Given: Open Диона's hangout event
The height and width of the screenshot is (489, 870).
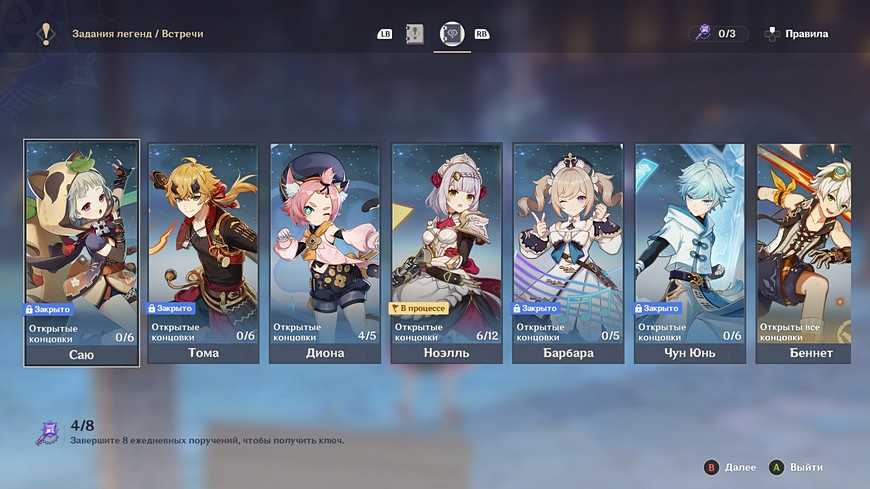Looking at the screenshot, I should (x=324, y=253).
